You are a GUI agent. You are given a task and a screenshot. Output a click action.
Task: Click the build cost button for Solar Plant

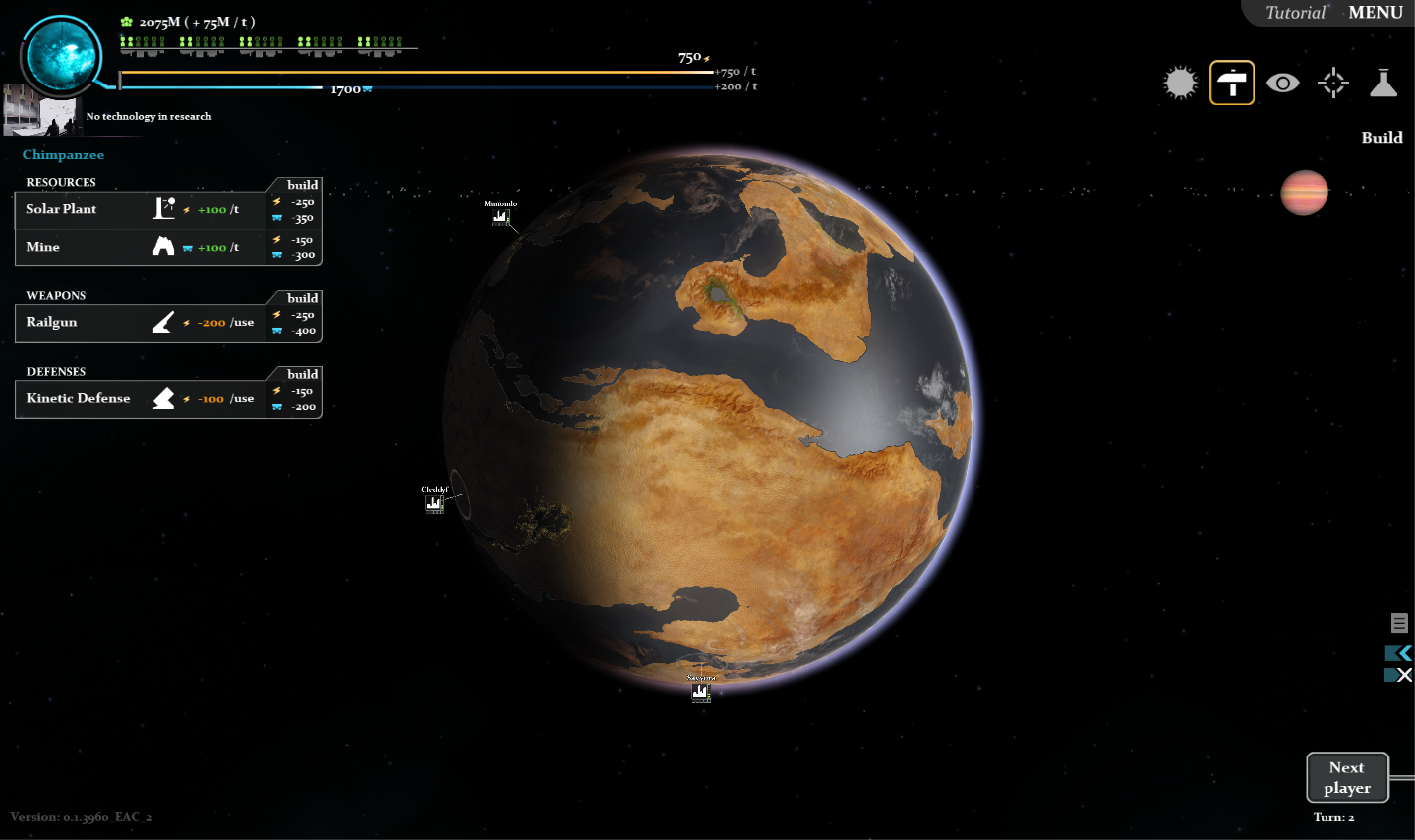(x=295, y=209)
